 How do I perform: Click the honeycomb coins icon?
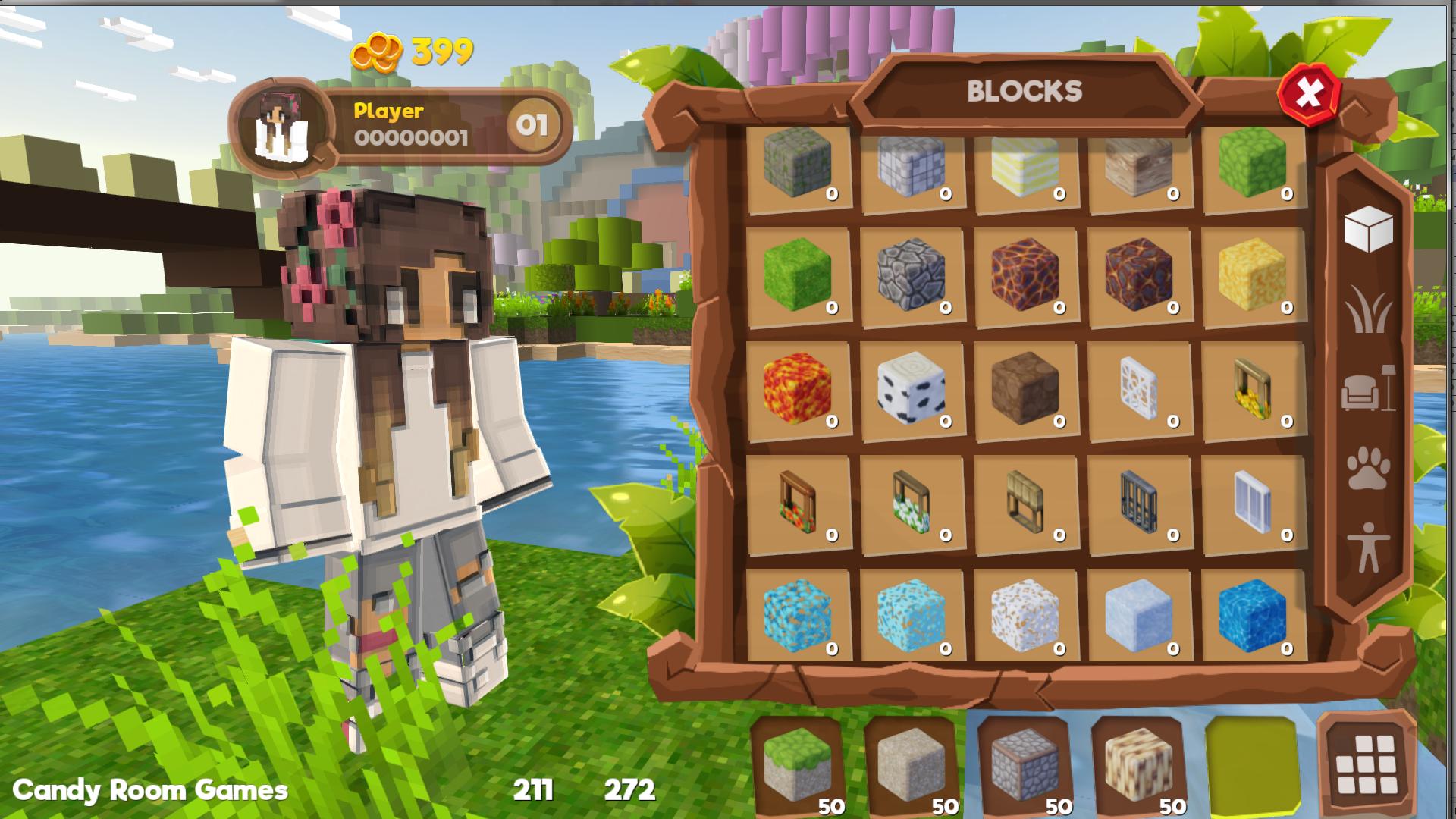(378, 51)
